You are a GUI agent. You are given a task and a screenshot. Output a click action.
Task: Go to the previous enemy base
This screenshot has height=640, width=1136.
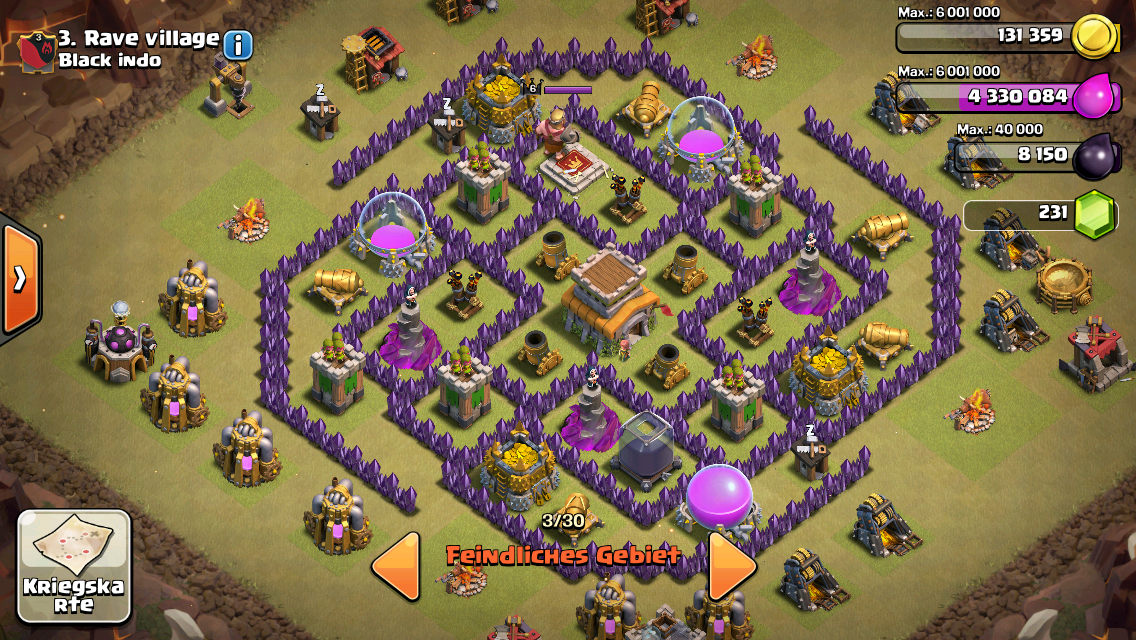pyautogui.click(x=395, y=565)
